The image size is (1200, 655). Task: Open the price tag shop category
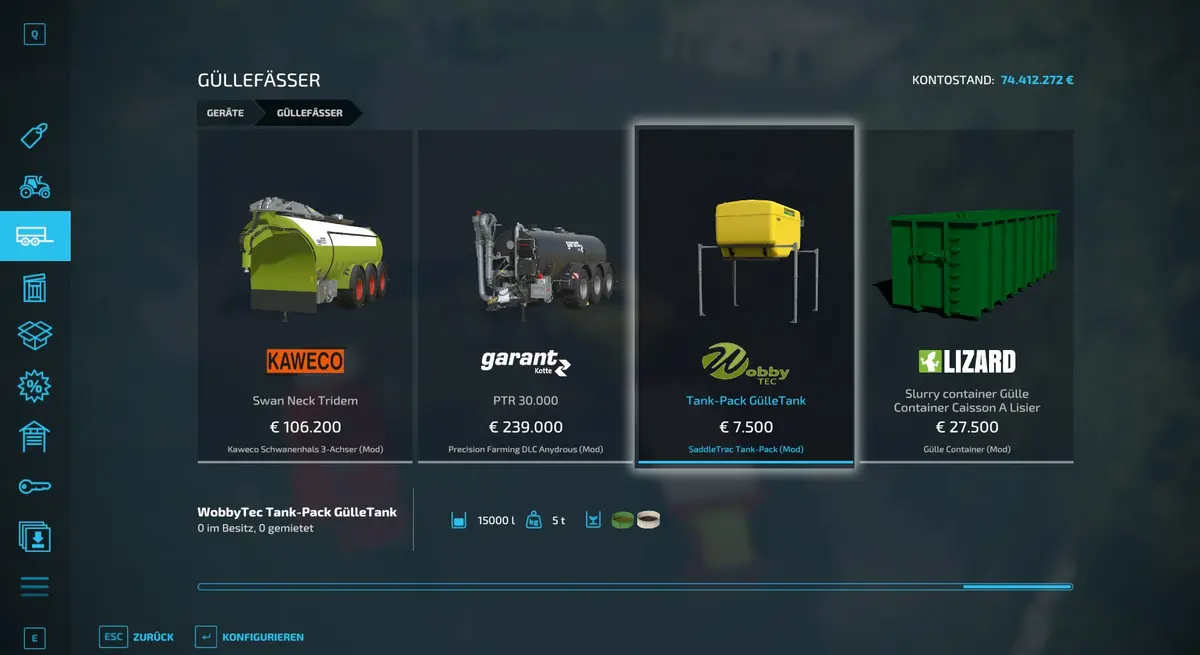point(35,136)
